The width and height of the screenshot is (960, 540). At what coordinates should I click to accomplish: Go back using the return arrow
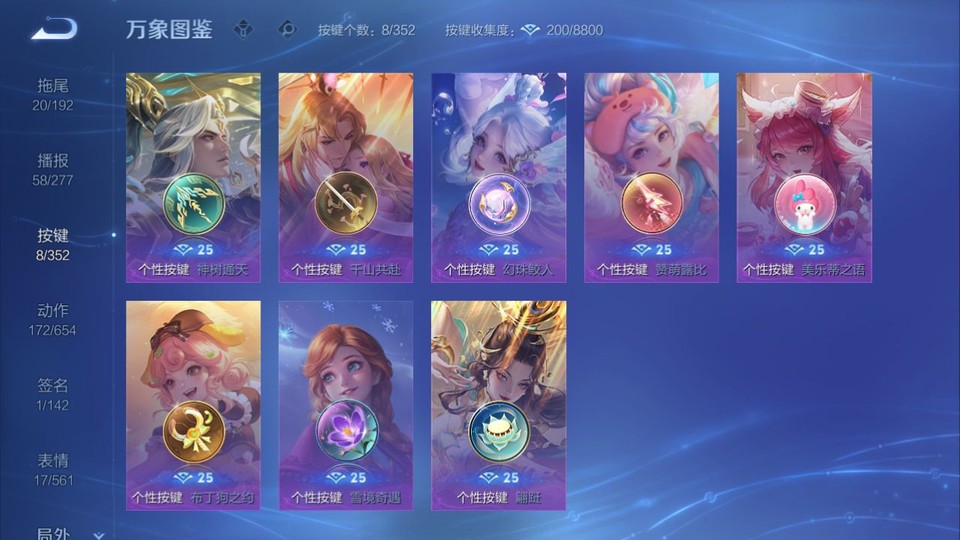click(54, 29)
